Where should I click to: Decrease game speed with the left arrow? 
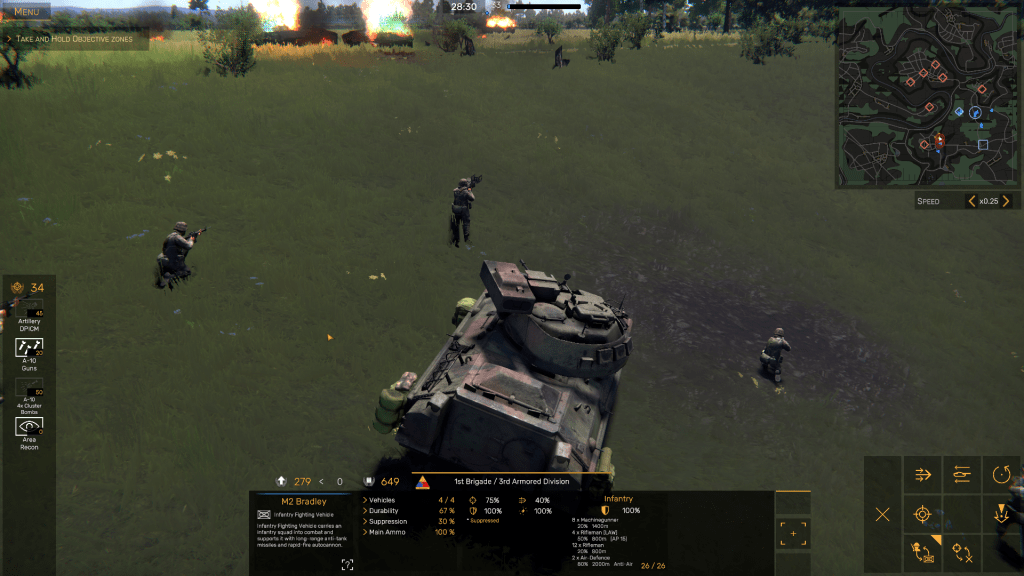972,201
